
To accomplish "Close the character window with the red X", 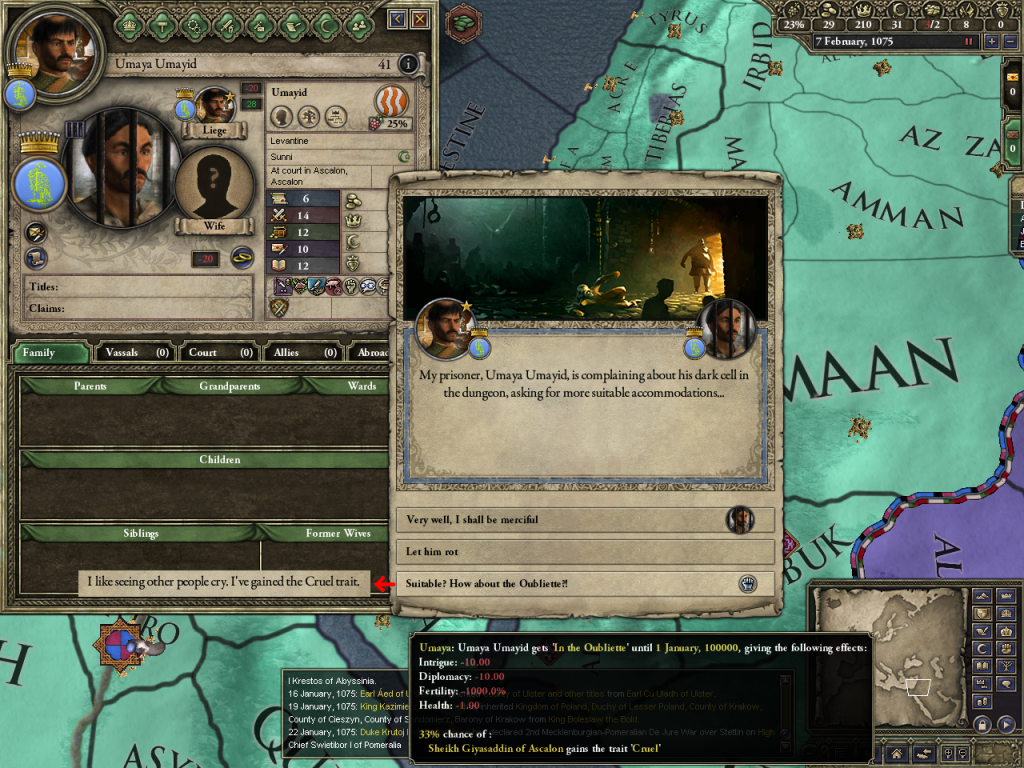I will [x=421, y=19].
